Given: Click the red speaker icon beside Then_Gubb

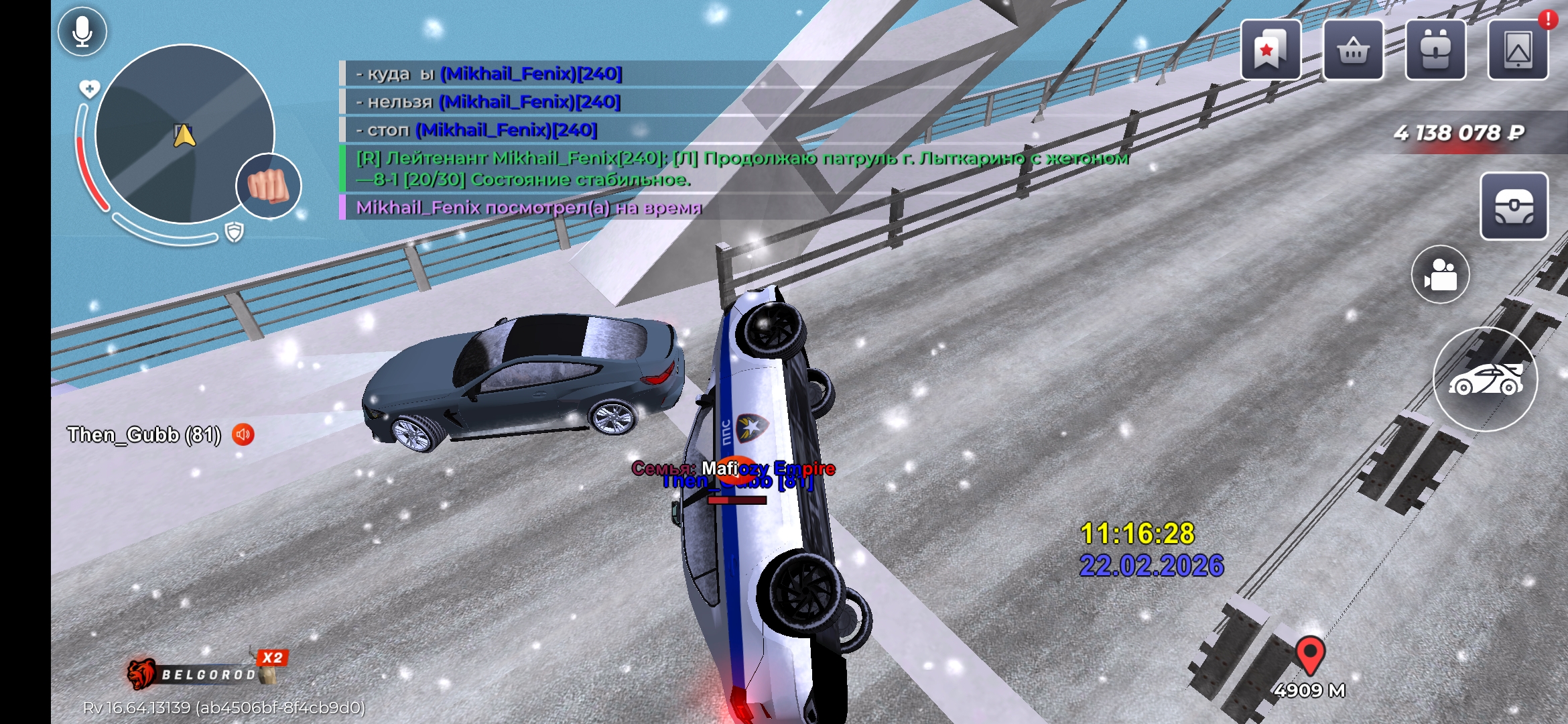Looking at the screenshot, I should pyautogui.click(x=243, y=434).
